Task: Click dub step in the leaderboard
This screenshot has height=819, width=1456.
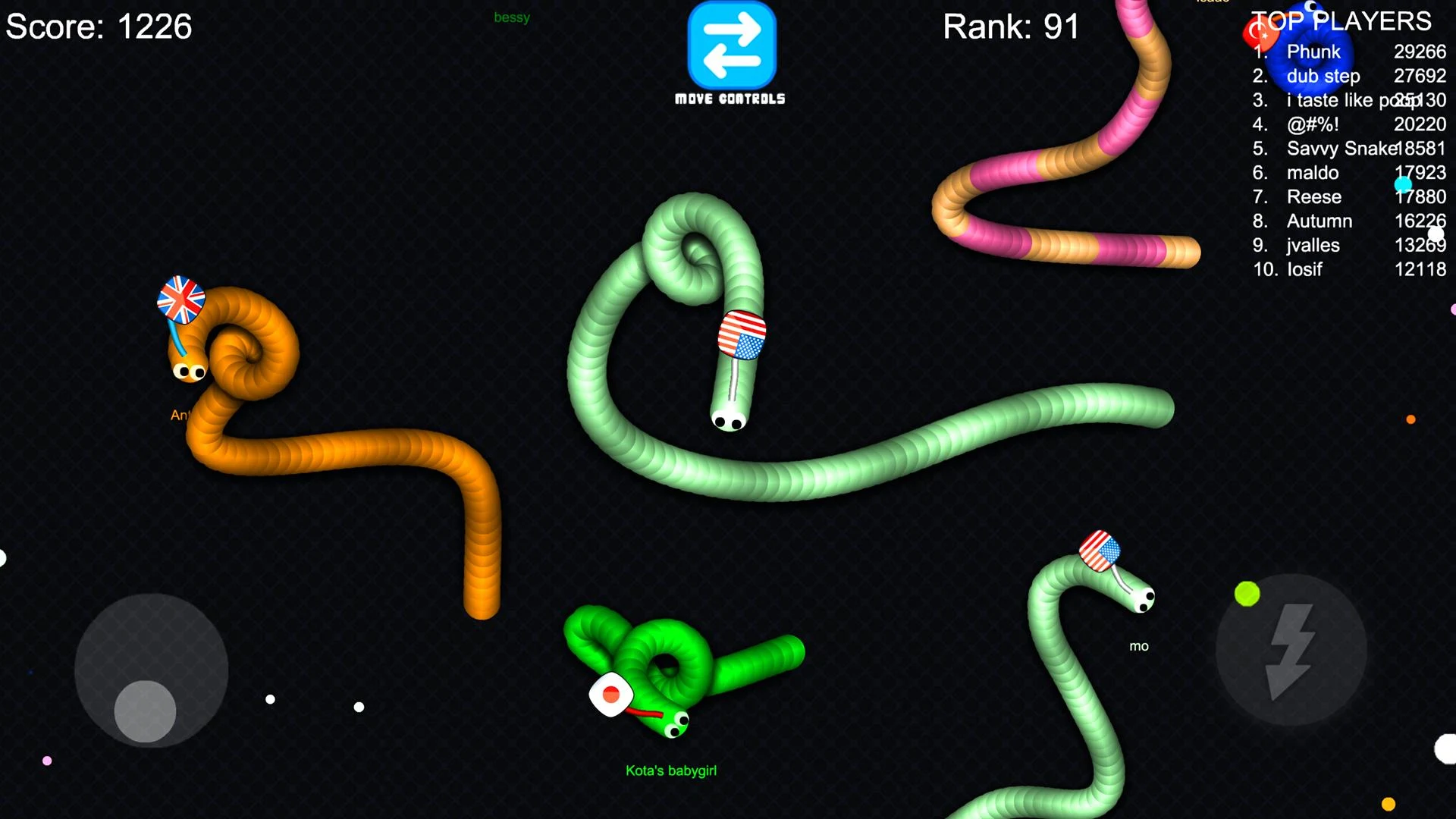Action: click(1323, 76)
